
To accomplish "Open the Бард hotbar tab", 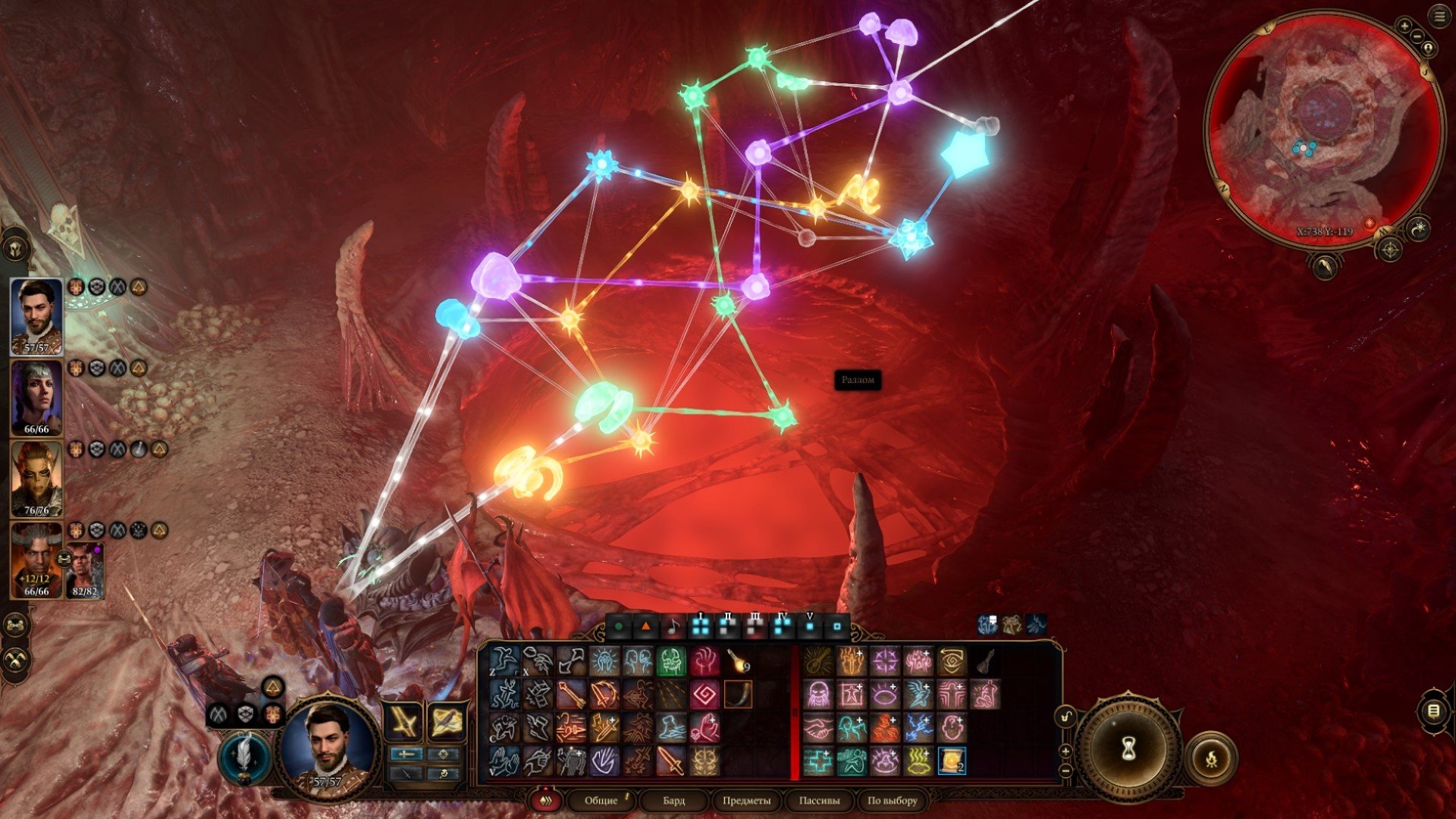I will point(673,800).
